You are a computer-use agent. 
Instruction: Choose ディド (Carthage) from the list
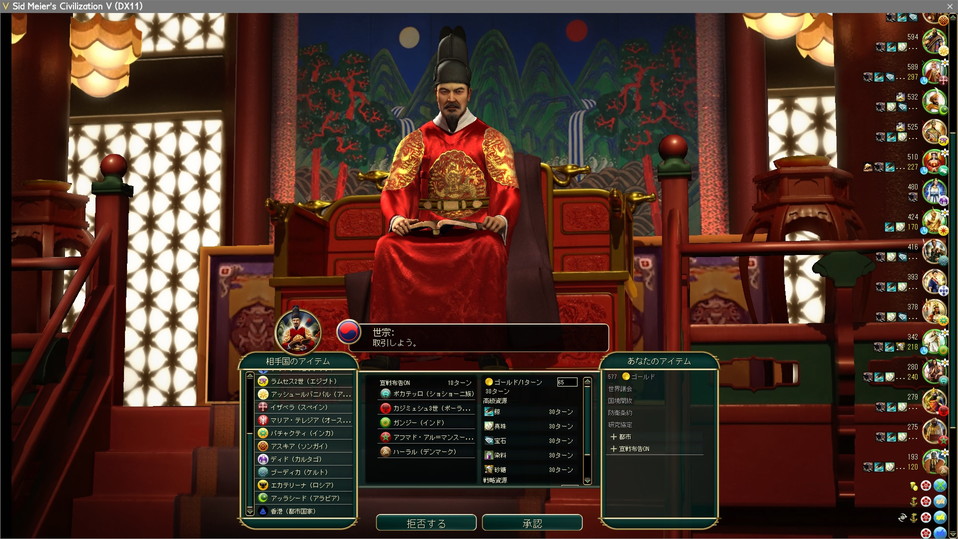pyautogui.click(x=303, y=459)
